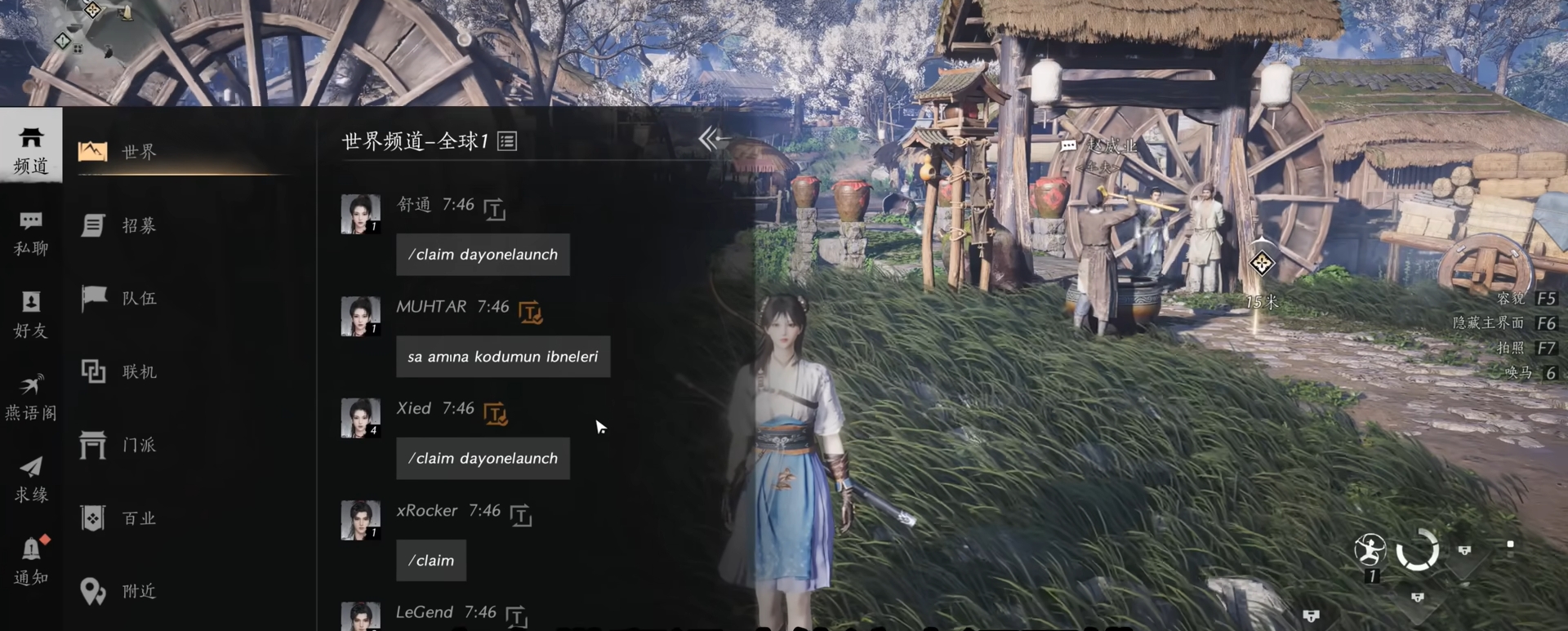Select the 世界 world channel
This screenshot has height=631, width=1568.
137,152
